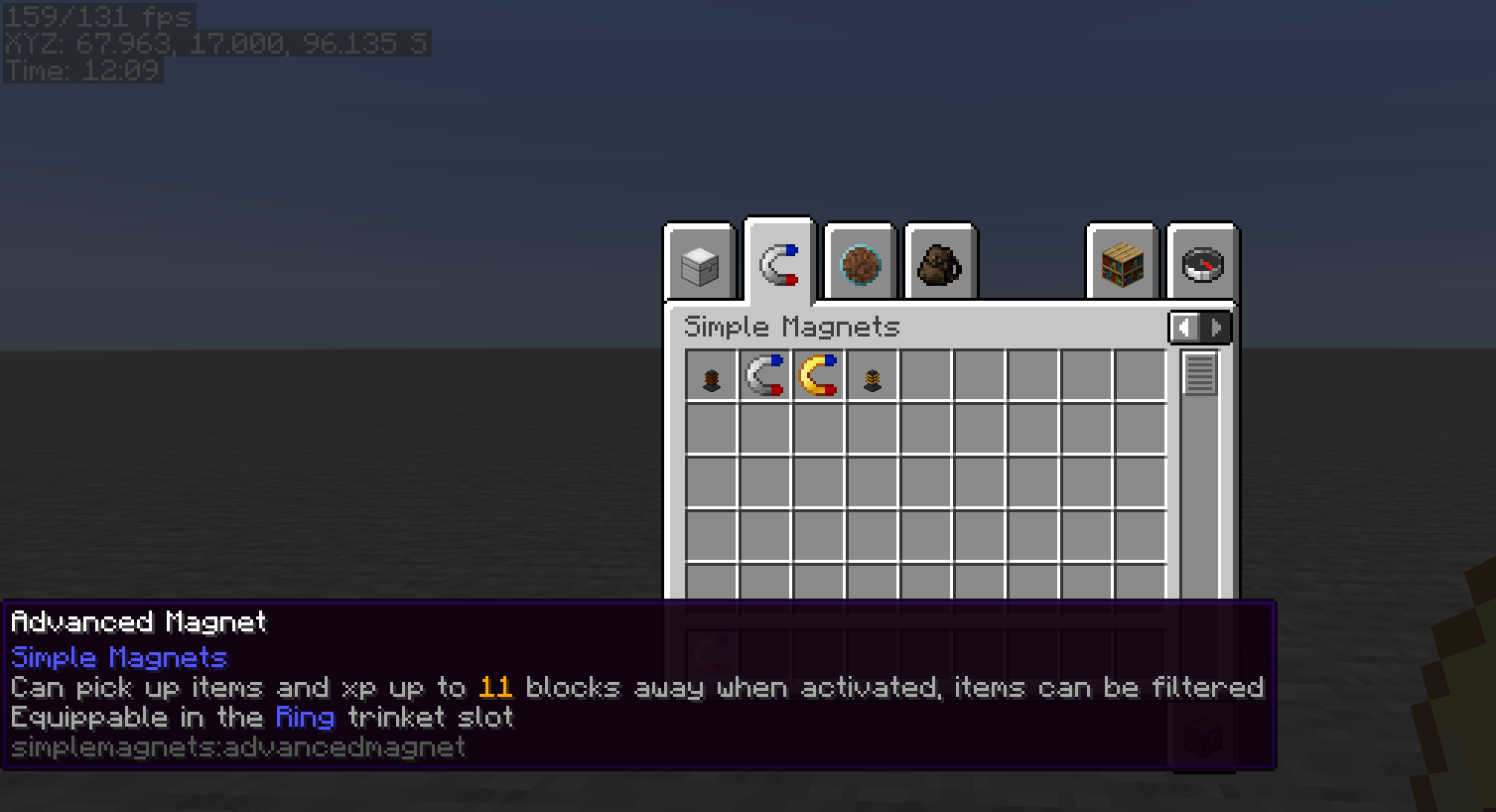This screenshot has width=1496, height=812.
Task: Select the golden Advanced Magnet item
Action: [x=819, y=375]
